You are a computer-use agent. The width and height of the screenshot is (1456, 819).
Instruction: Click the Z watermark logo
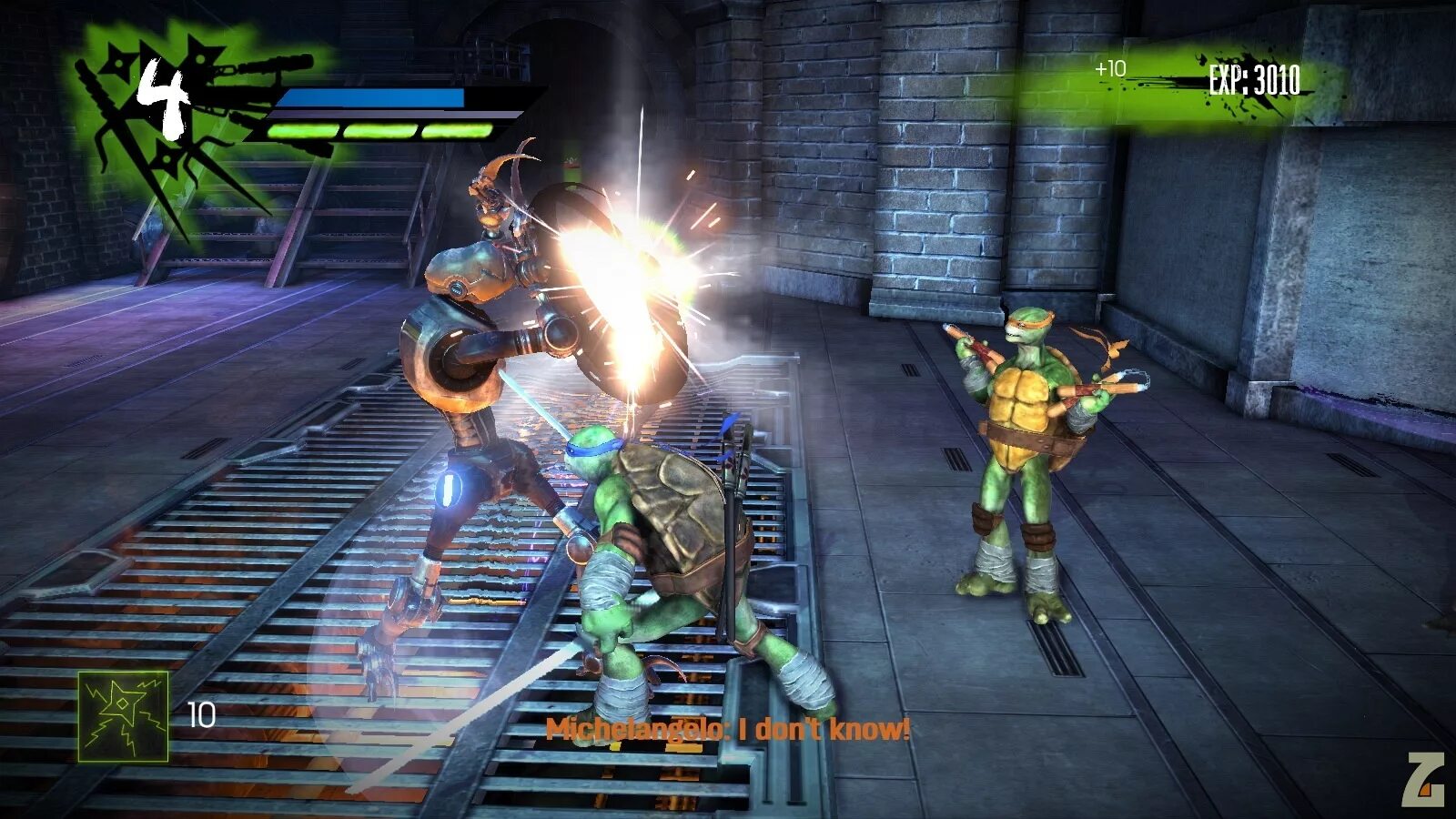pyautogui.click(x=1424, y=780)
